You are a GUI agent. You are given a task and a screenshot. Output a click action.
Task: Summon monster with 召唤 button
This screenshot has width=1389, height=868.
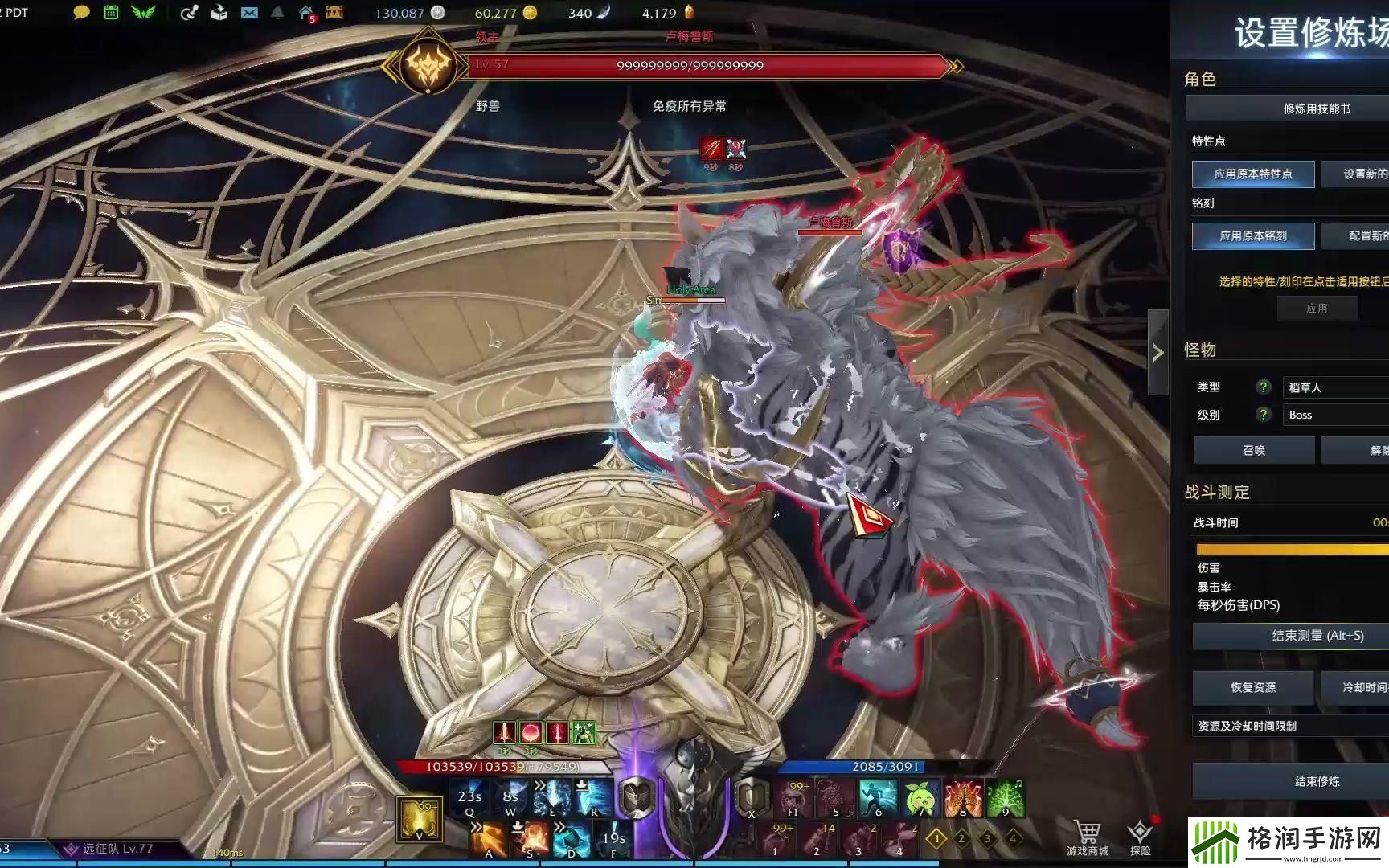pos(1253,450)
